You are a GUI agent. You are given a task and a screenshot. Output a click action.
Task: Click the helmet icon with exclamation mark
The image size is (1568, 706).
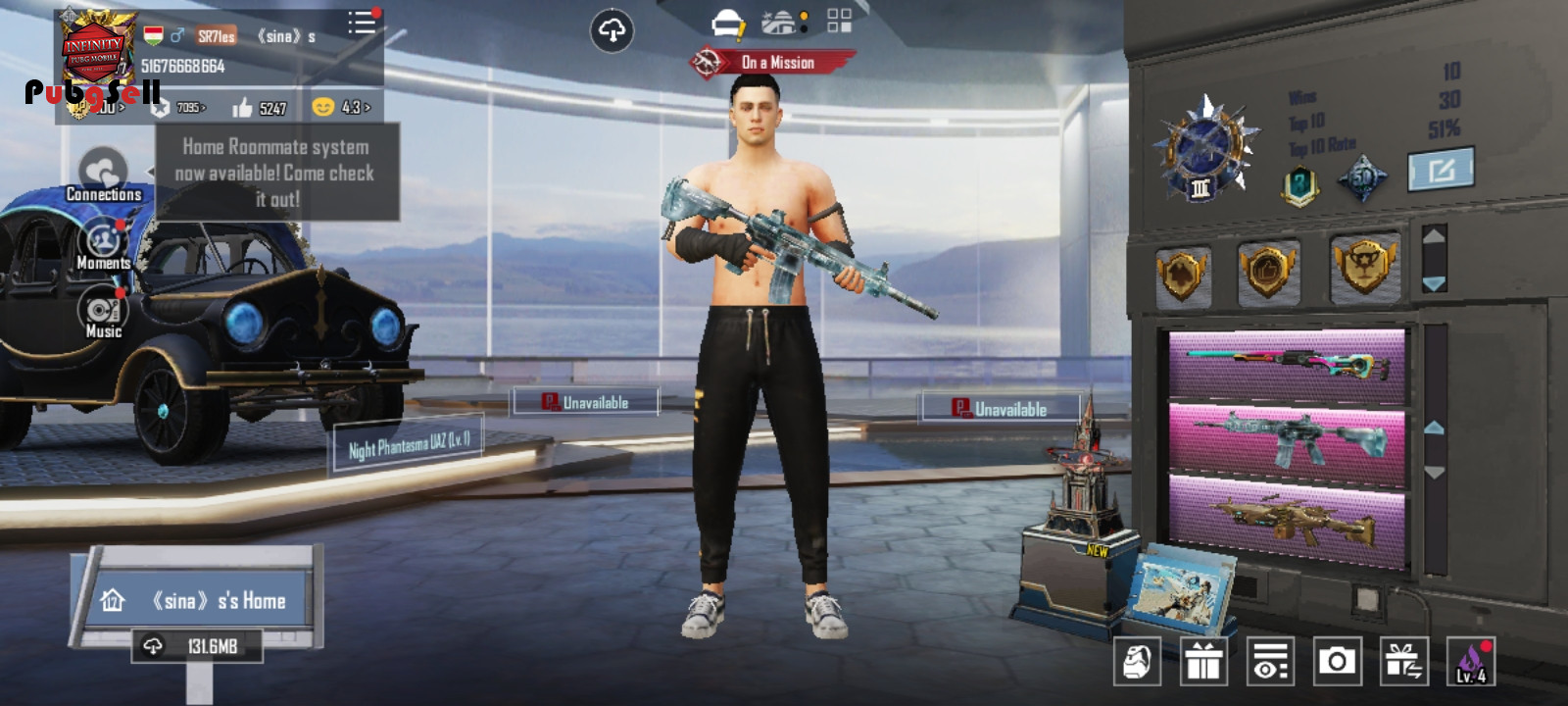(x=727, y=23)
